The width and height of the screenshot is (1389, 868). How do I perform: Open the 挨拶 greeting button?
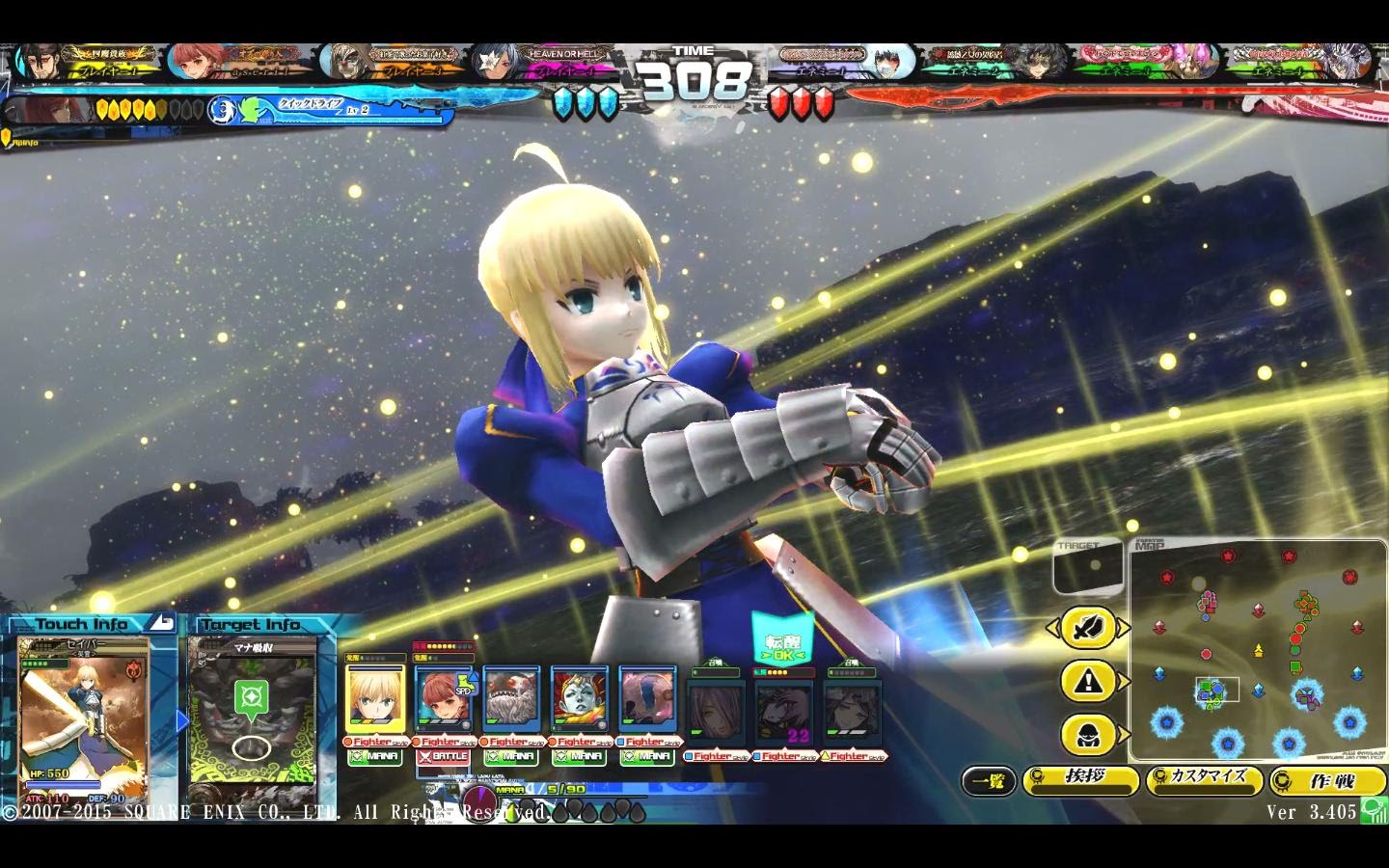1080,779
